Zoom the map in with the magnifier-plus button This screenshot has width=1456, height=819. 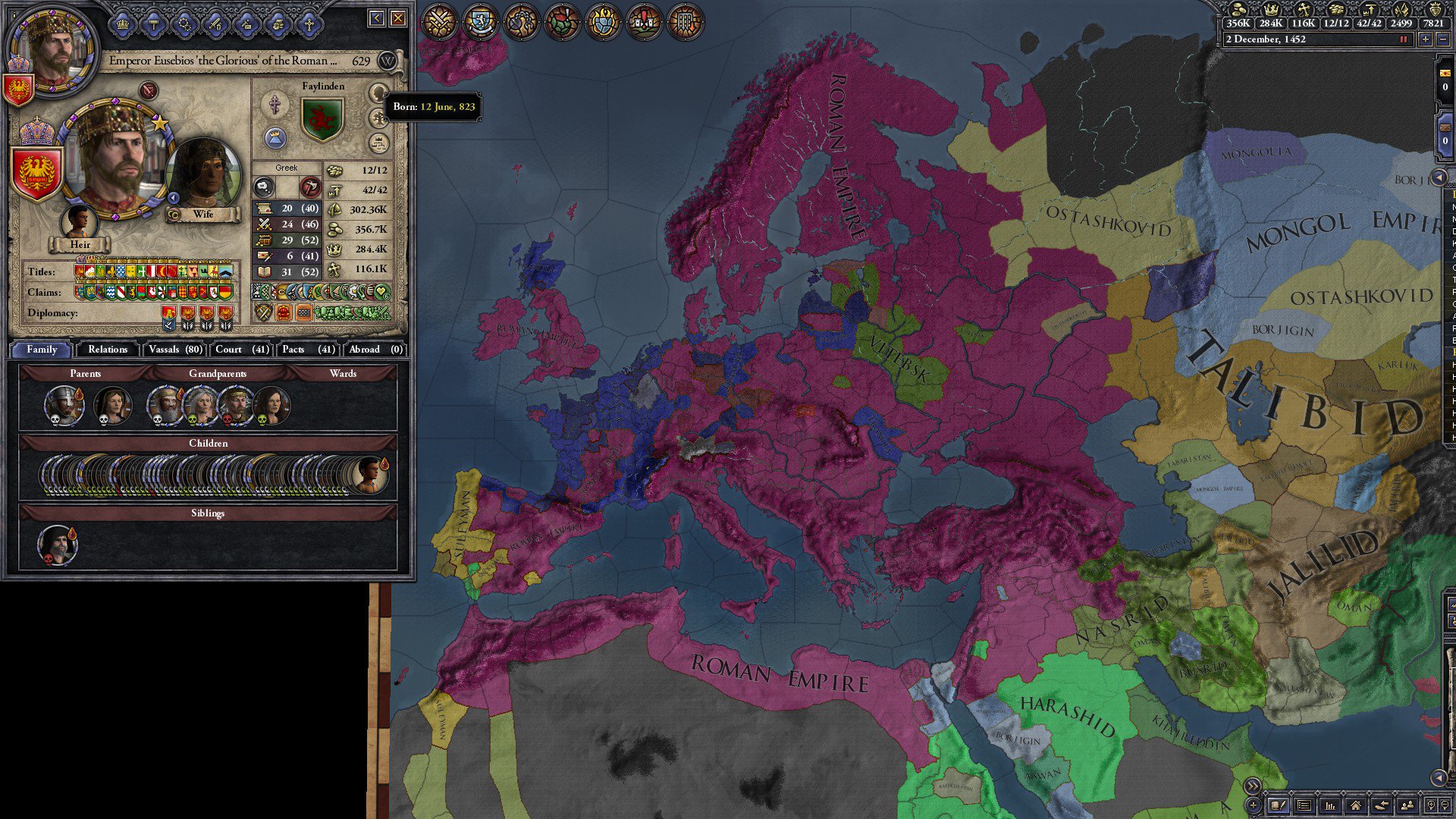click(x=1432, y=805)
